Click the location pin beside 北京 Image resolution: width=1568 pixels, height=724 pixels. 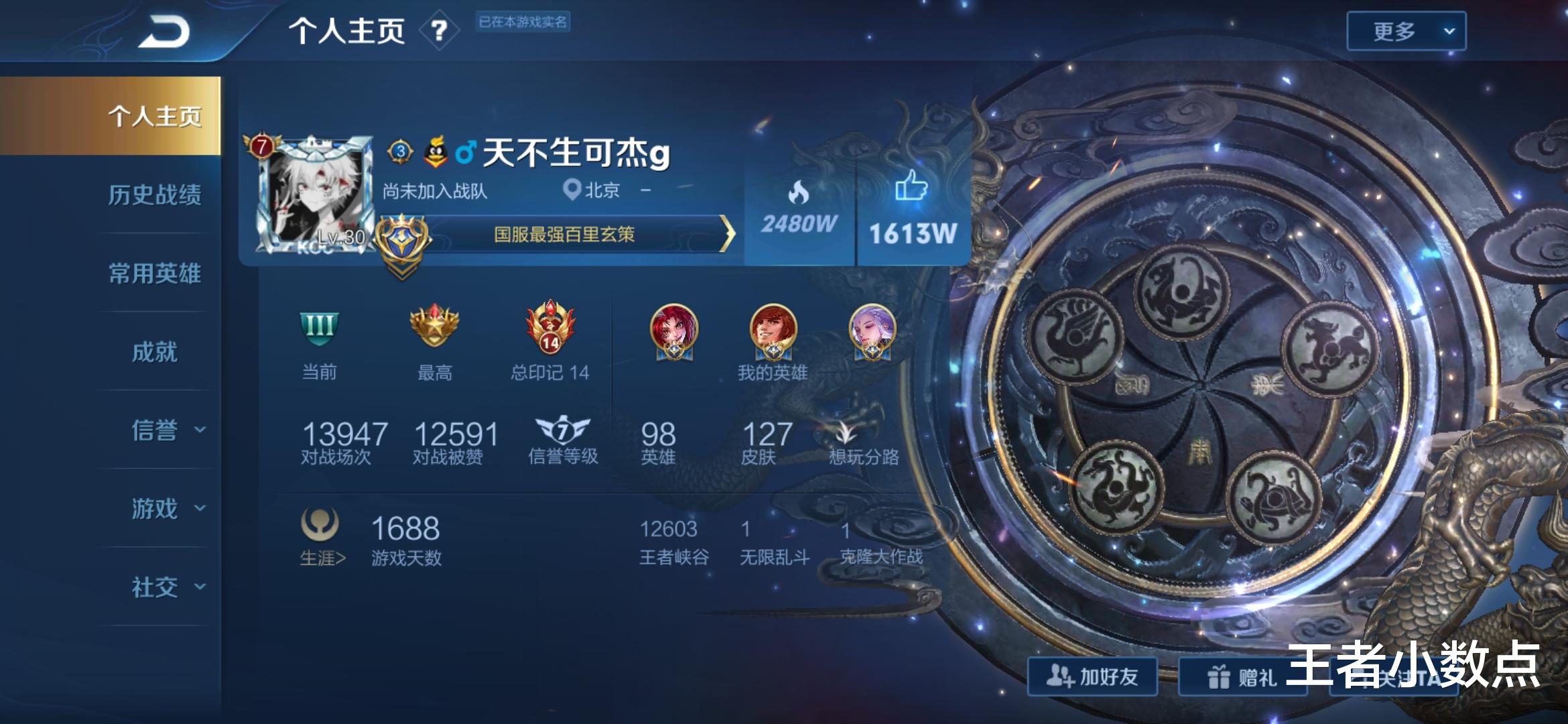(x=572, y=190)
